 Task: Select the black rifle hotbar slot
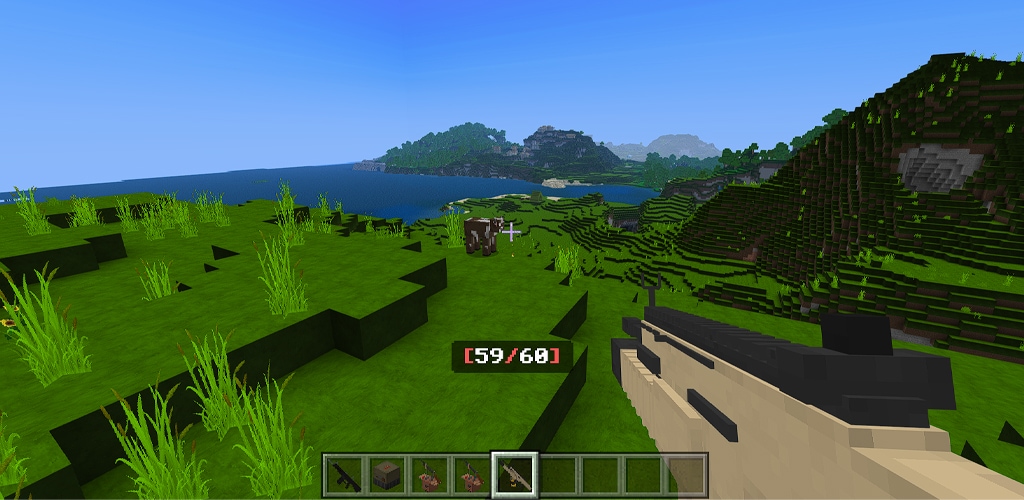pyautogui.click(x=343, y=474)
